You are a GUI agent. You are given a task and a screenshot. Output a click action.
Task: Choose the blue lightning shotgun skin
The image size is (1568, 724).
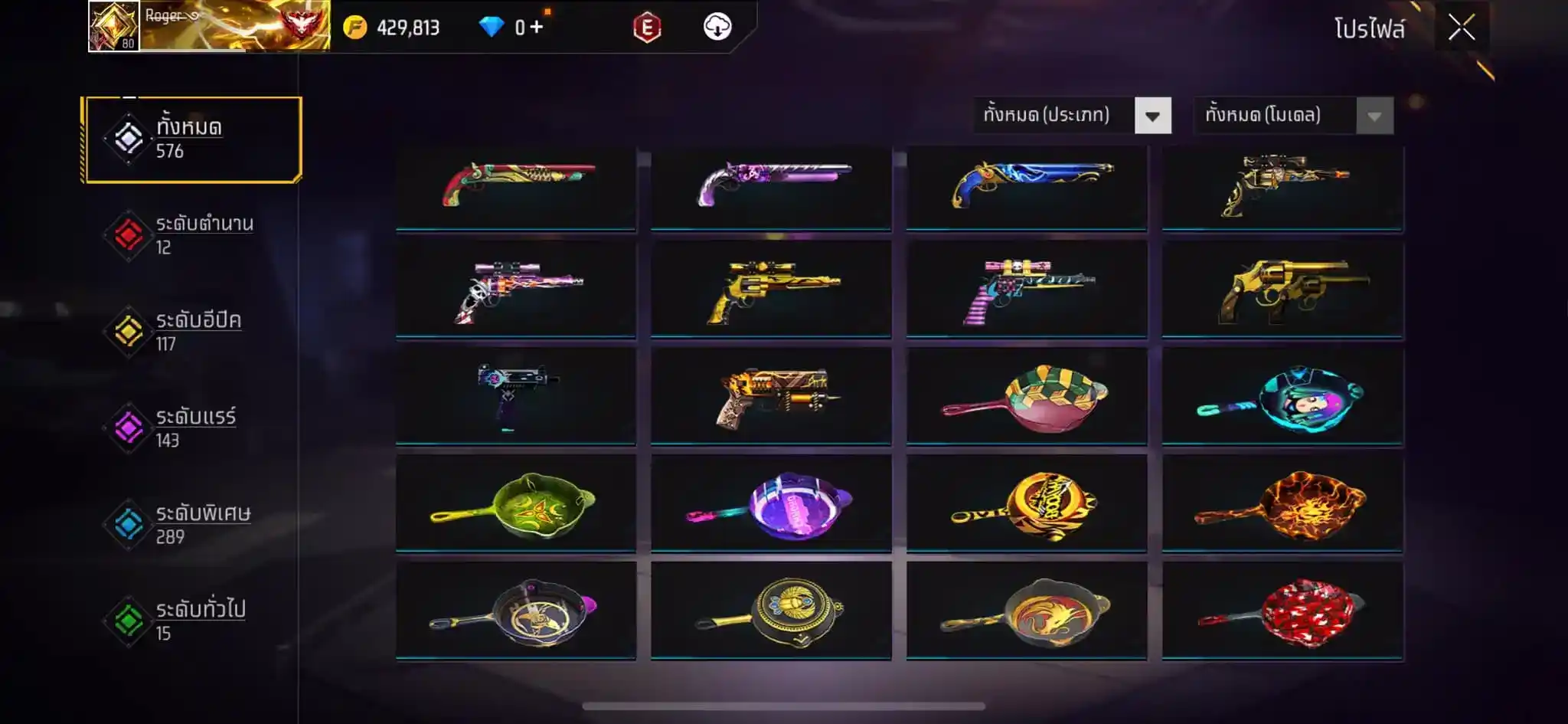click(x=1027, y=186)
